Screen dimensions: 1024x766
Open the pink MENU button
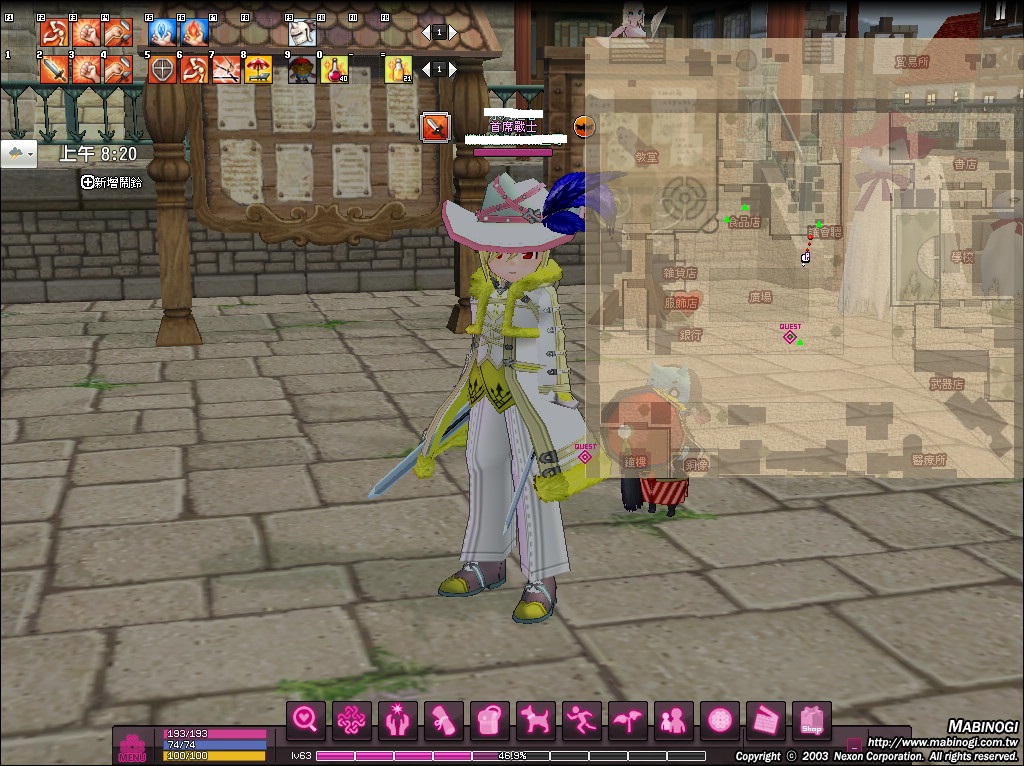coord(132,747)
